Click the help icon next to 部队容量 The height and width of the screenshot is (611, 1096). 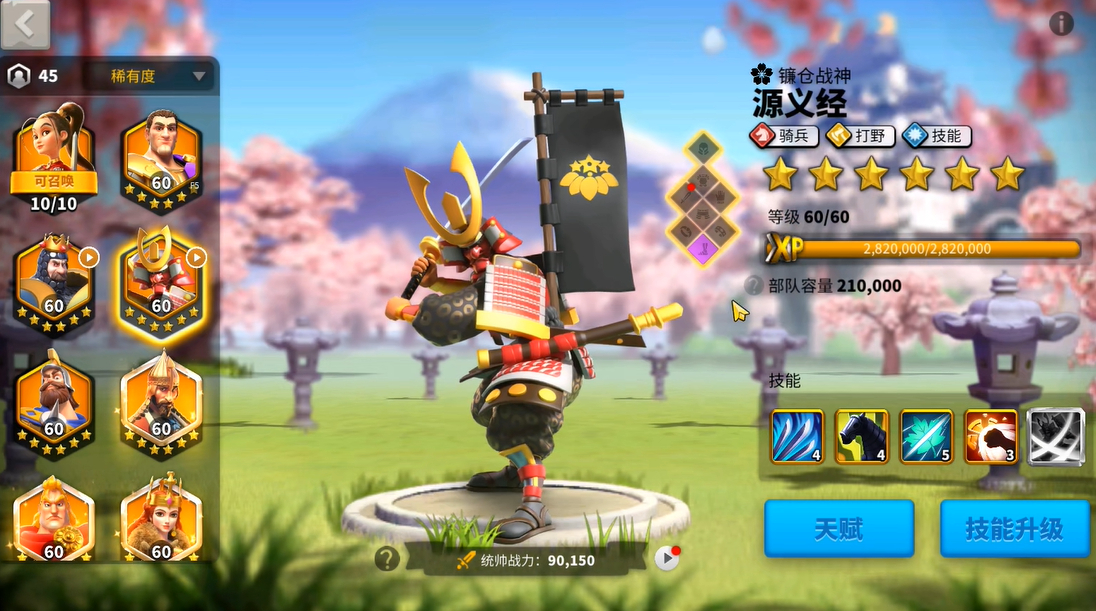point(755,285)
